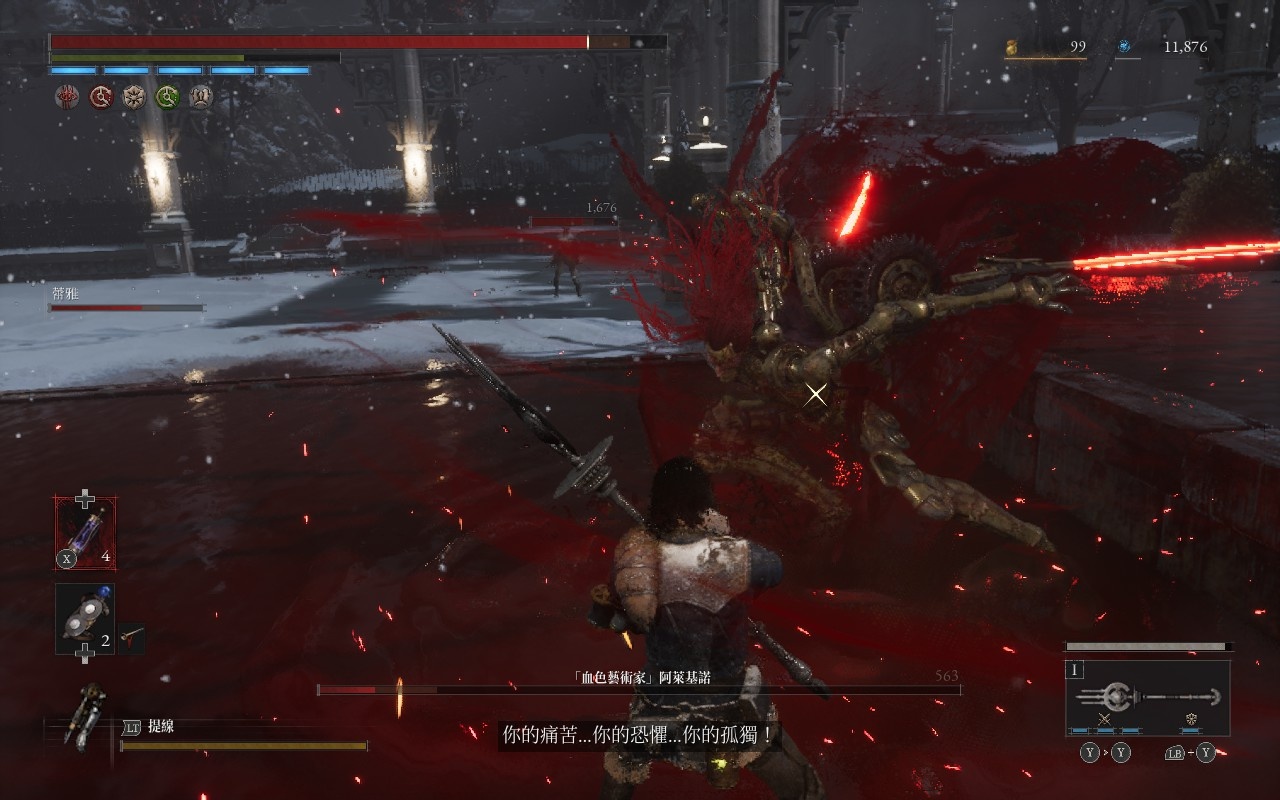The height and width of the screenshot is (800, 1280).
Task: Click the blue Ergo currency icon
Action: coord(1124,46)
